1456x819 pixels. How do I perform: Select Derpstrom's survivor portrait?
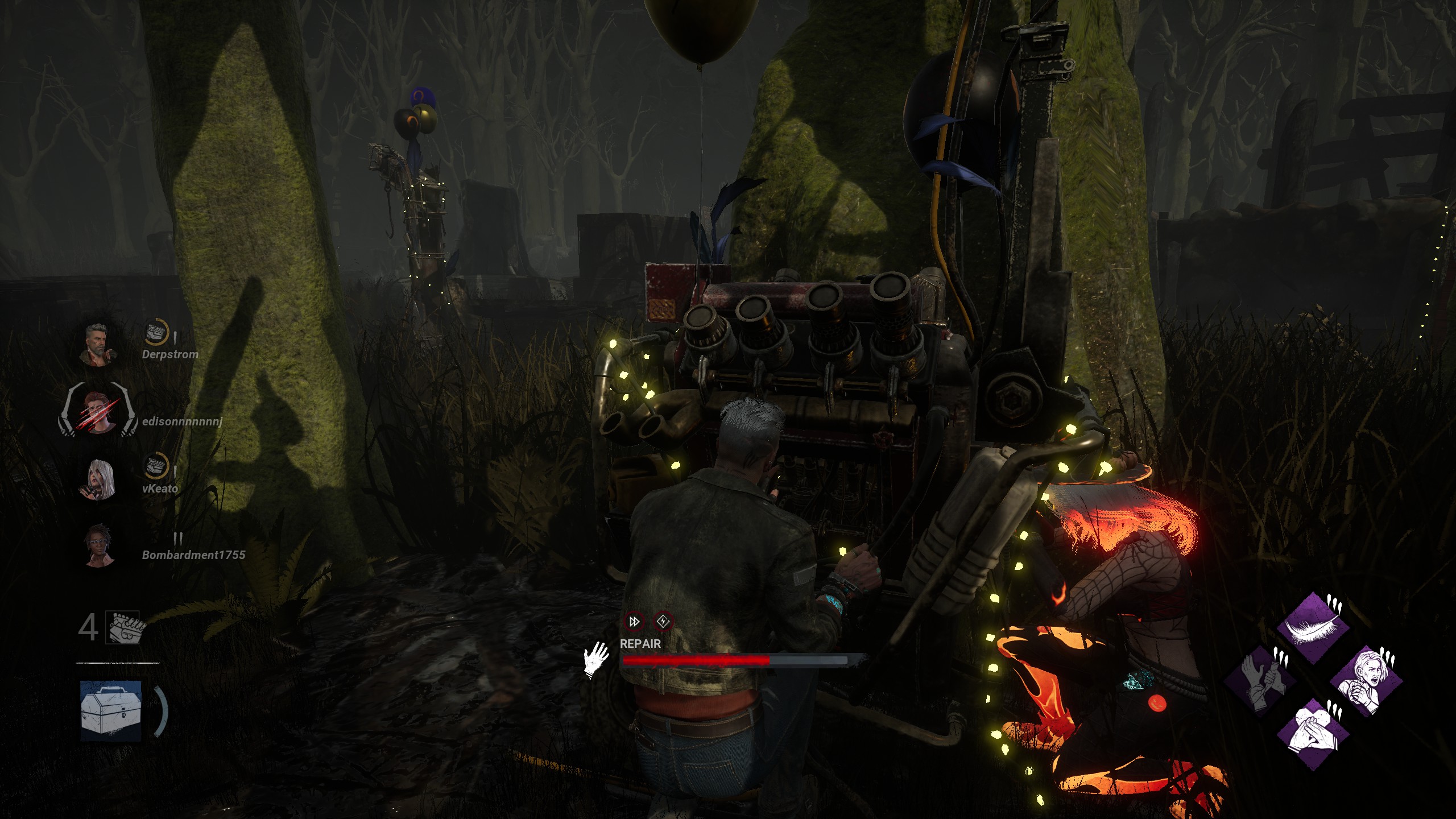(x=99, y=344)
